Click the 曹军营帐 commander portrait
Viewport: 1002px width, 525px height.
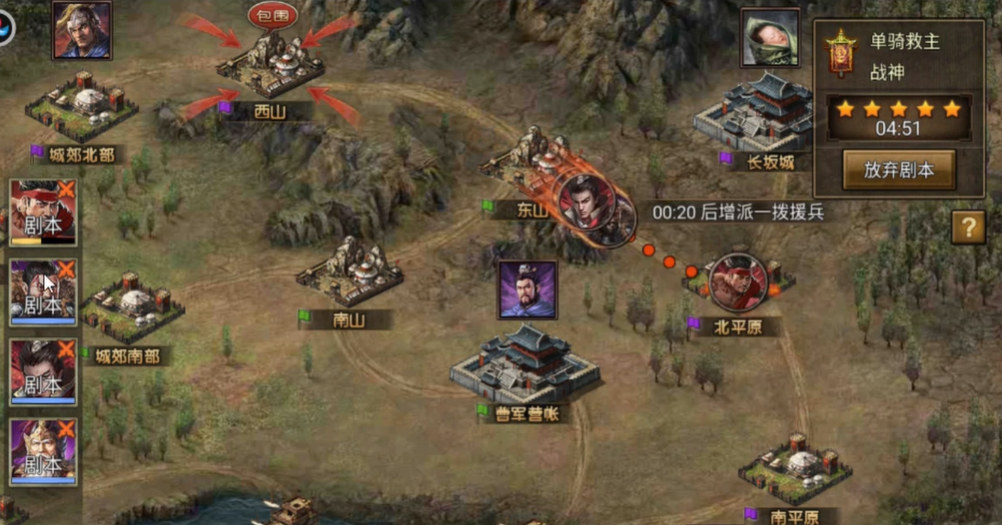coord(527,290)
